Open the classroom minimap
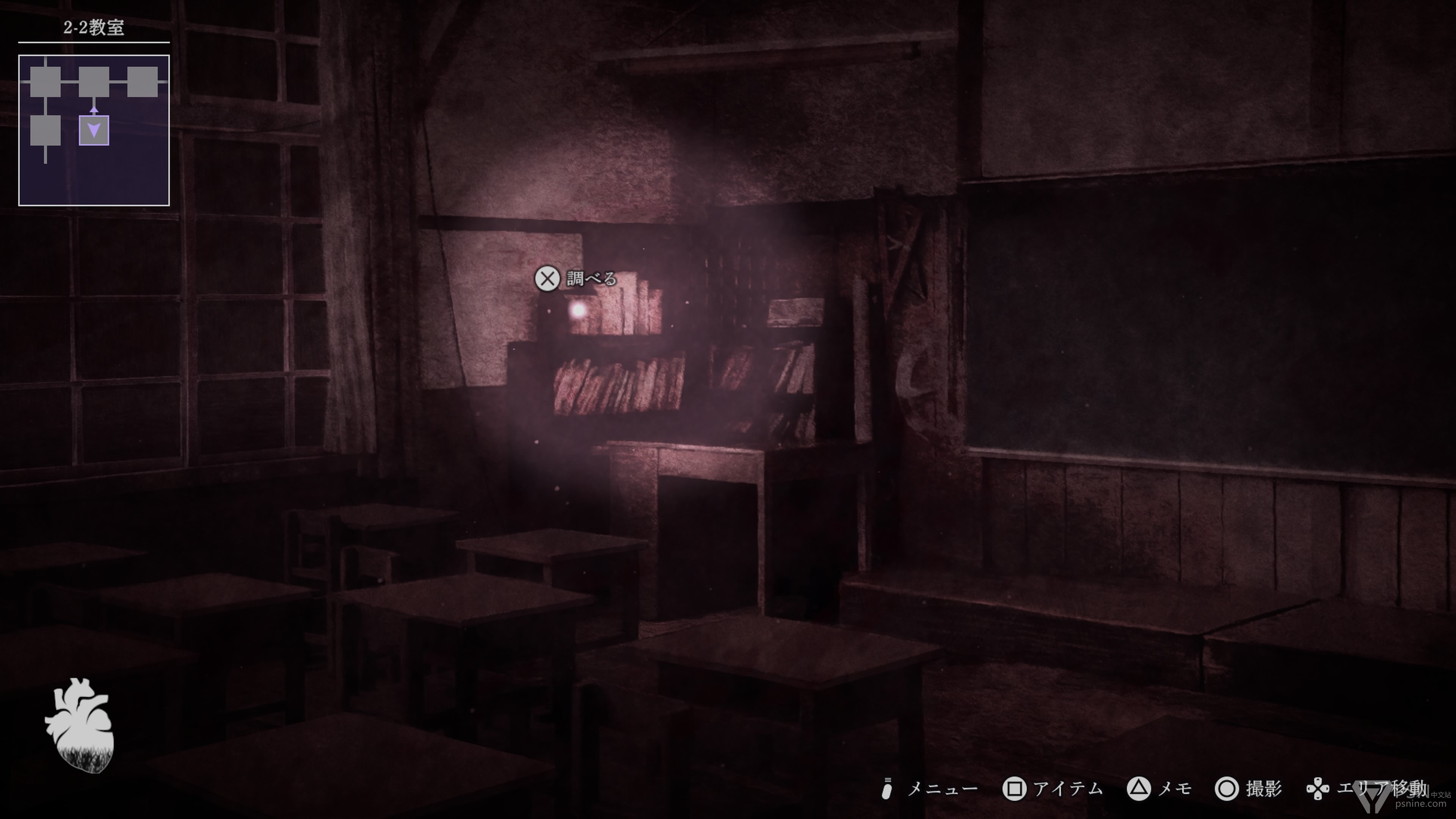1456x819 pixels. click(x=94, y=130)
